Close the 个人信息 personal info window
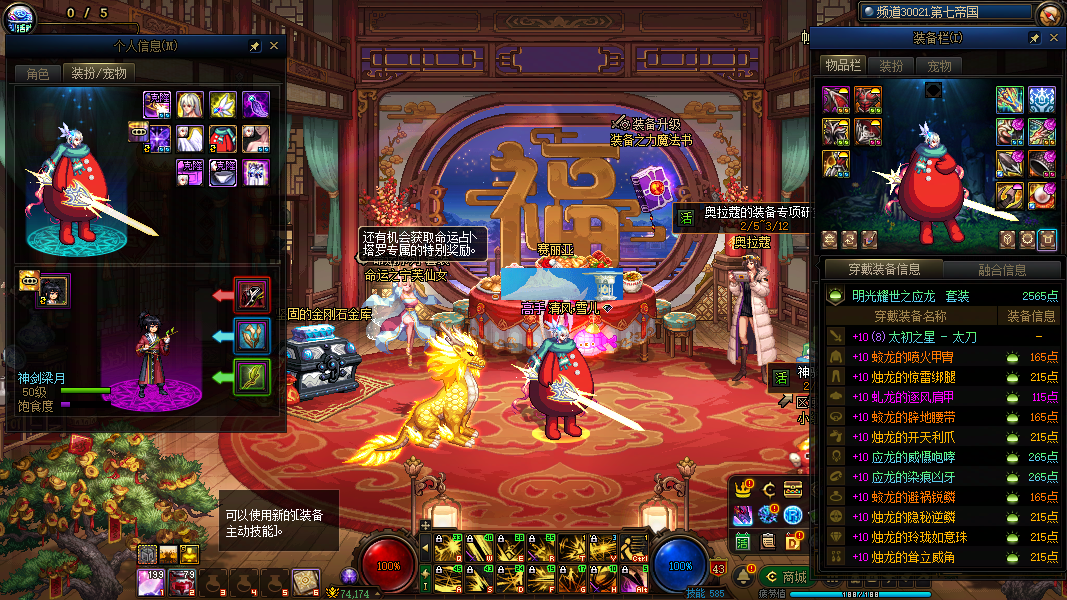Viewport: 1067px width, 600px height. tap(274, 46)
